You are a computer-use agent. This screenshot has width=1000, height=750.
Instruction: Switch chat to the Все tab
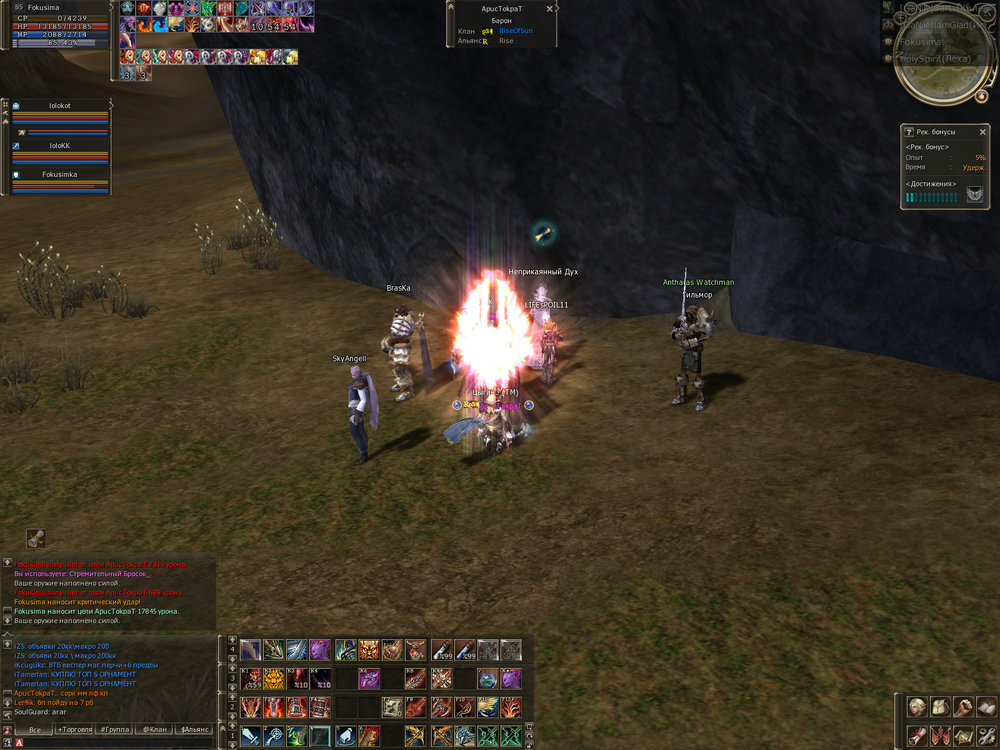35,730
